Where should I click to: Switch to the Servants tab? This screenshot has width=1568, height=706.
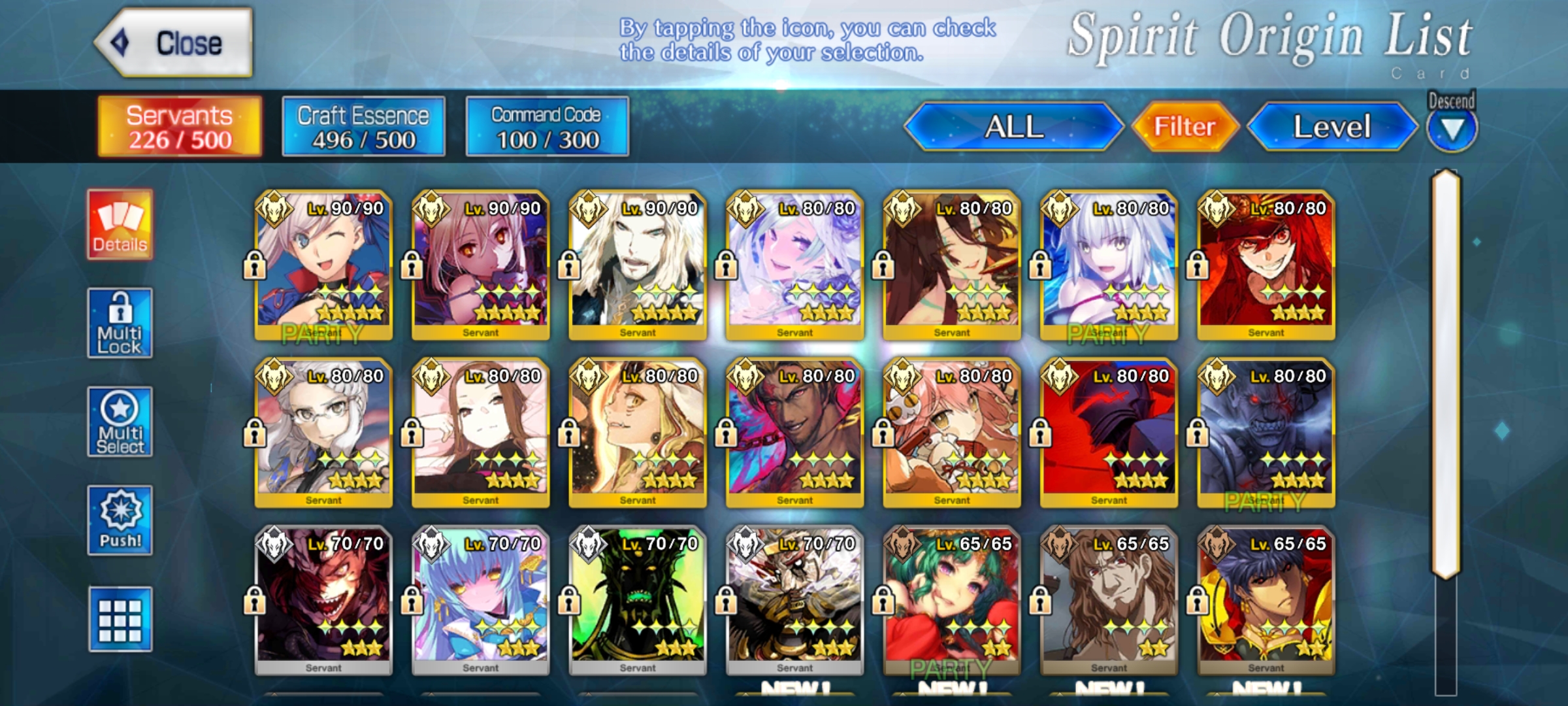180,127
